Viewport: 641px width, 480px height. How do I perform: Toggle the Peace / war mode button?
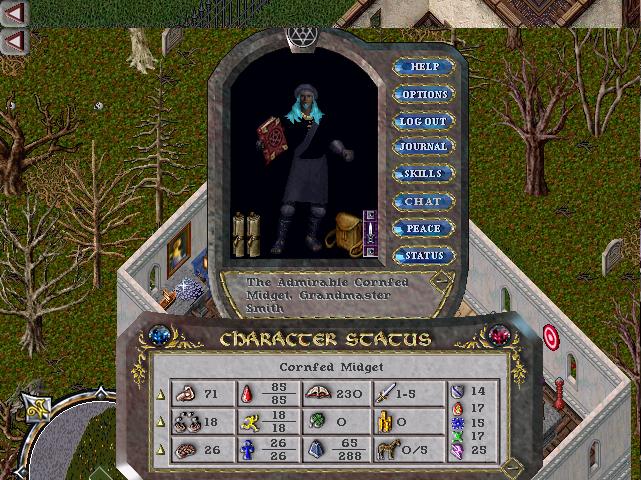click(x=424, y=228)
